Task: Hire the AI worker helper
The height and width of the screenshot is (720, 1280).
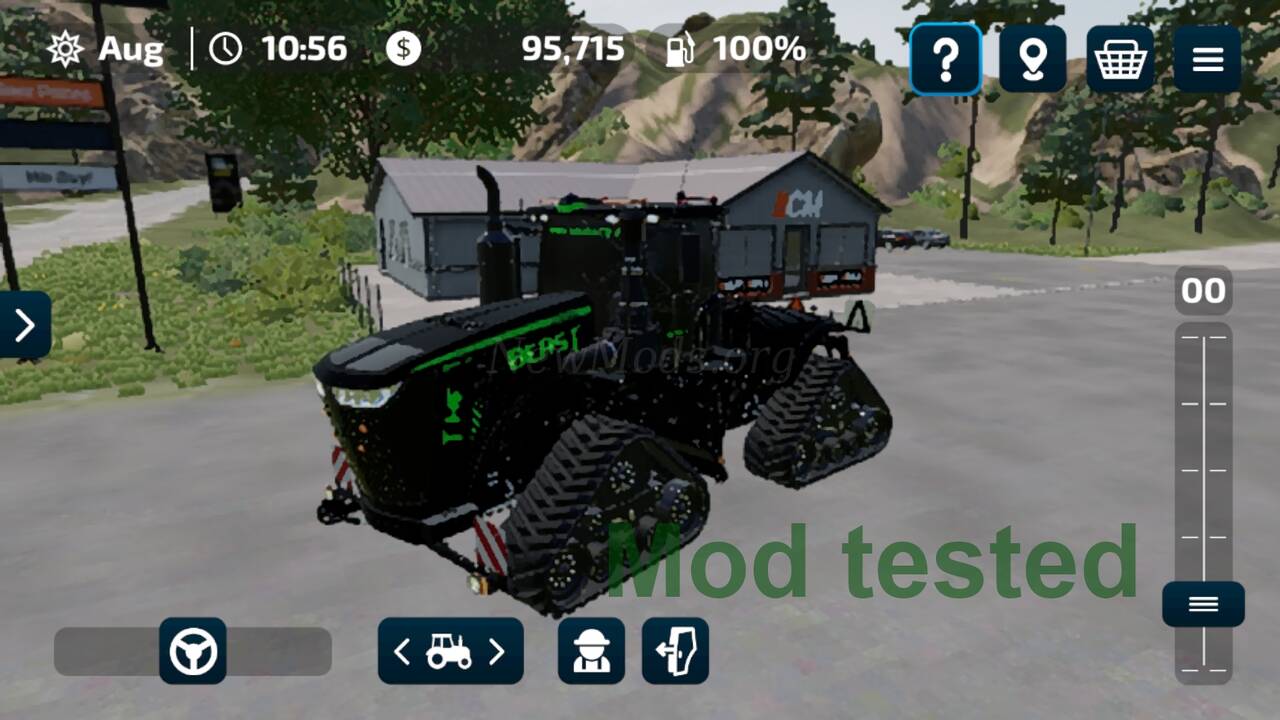Action: tap(591, 652)
